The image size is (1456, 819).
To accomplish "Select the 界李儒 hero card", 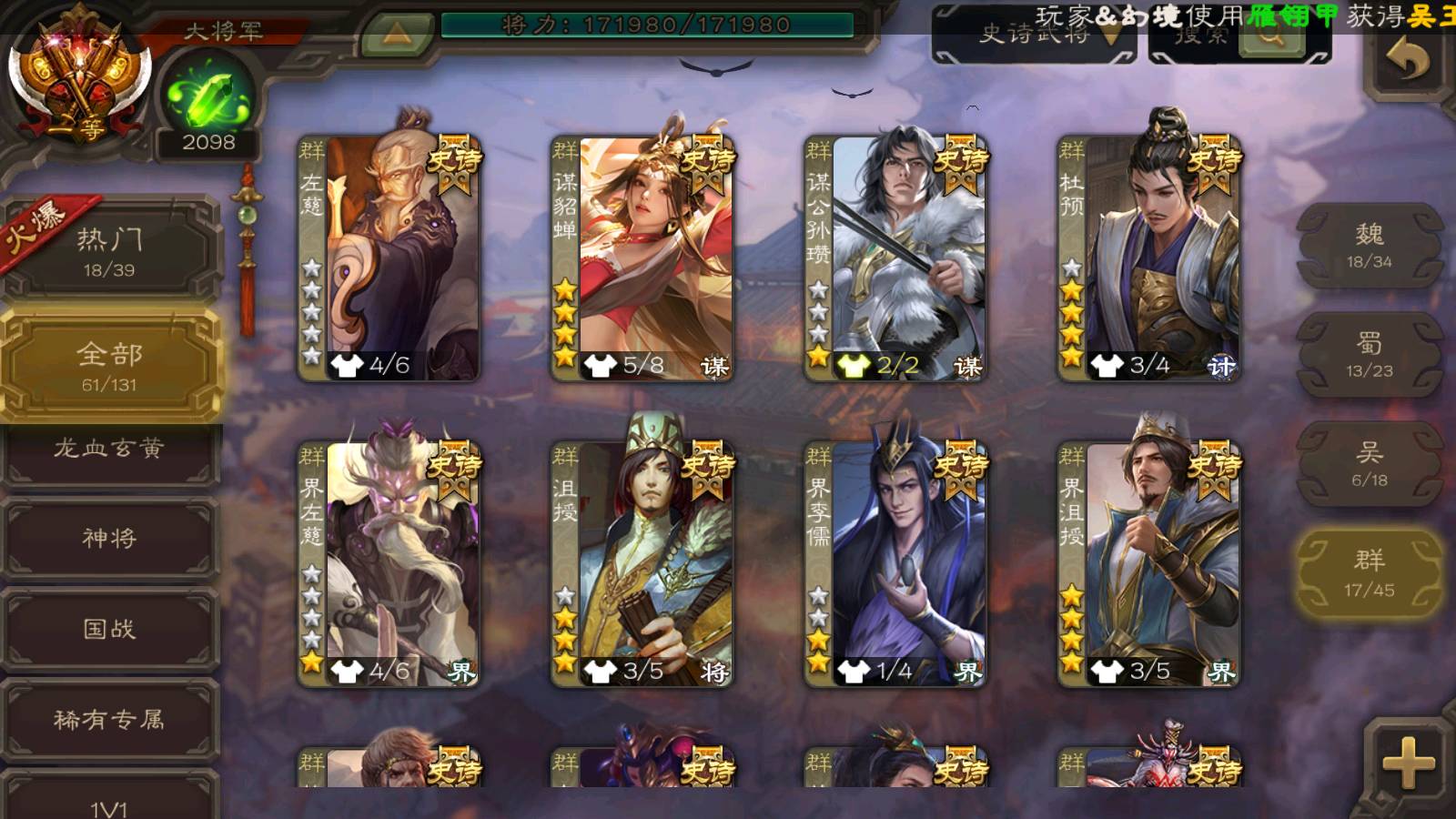I will pos(895,564).
